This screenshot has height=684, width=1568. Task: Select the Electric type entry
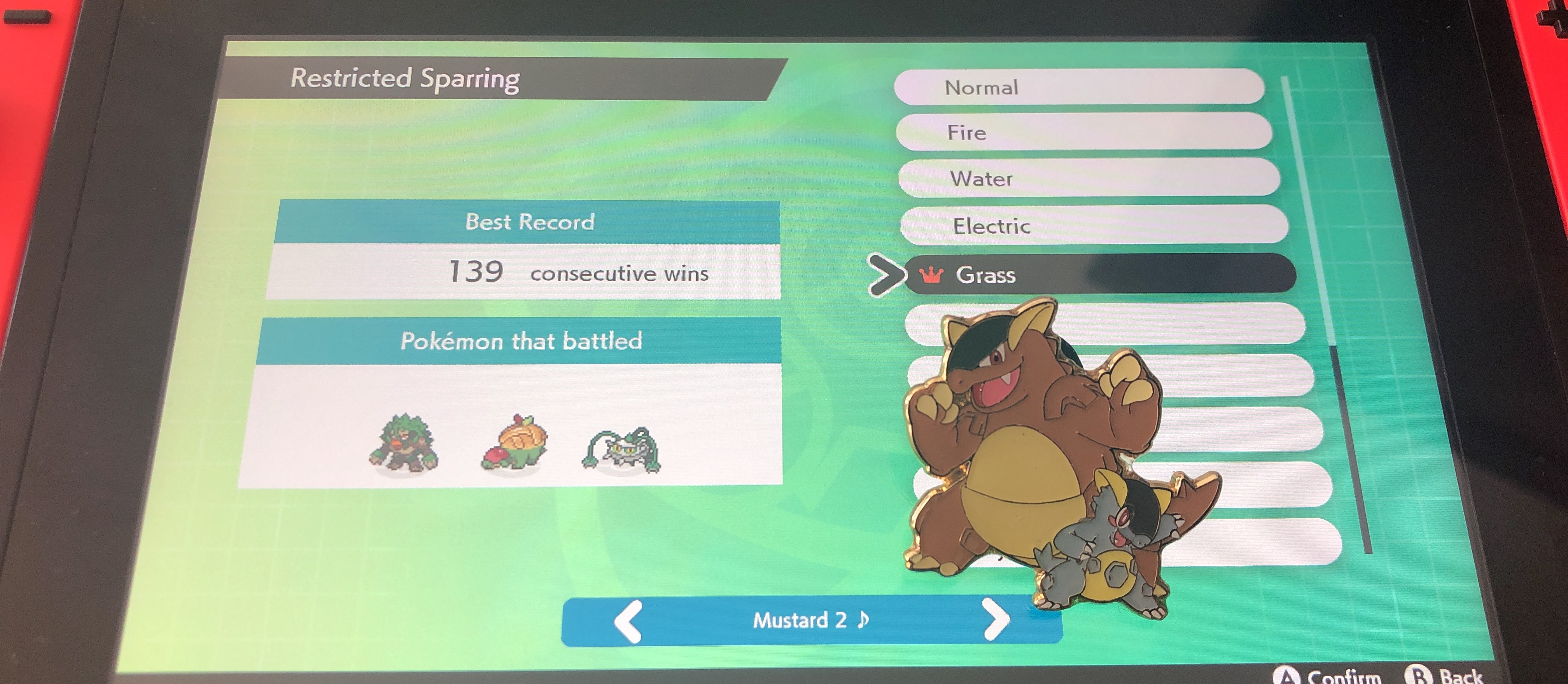1093,226
